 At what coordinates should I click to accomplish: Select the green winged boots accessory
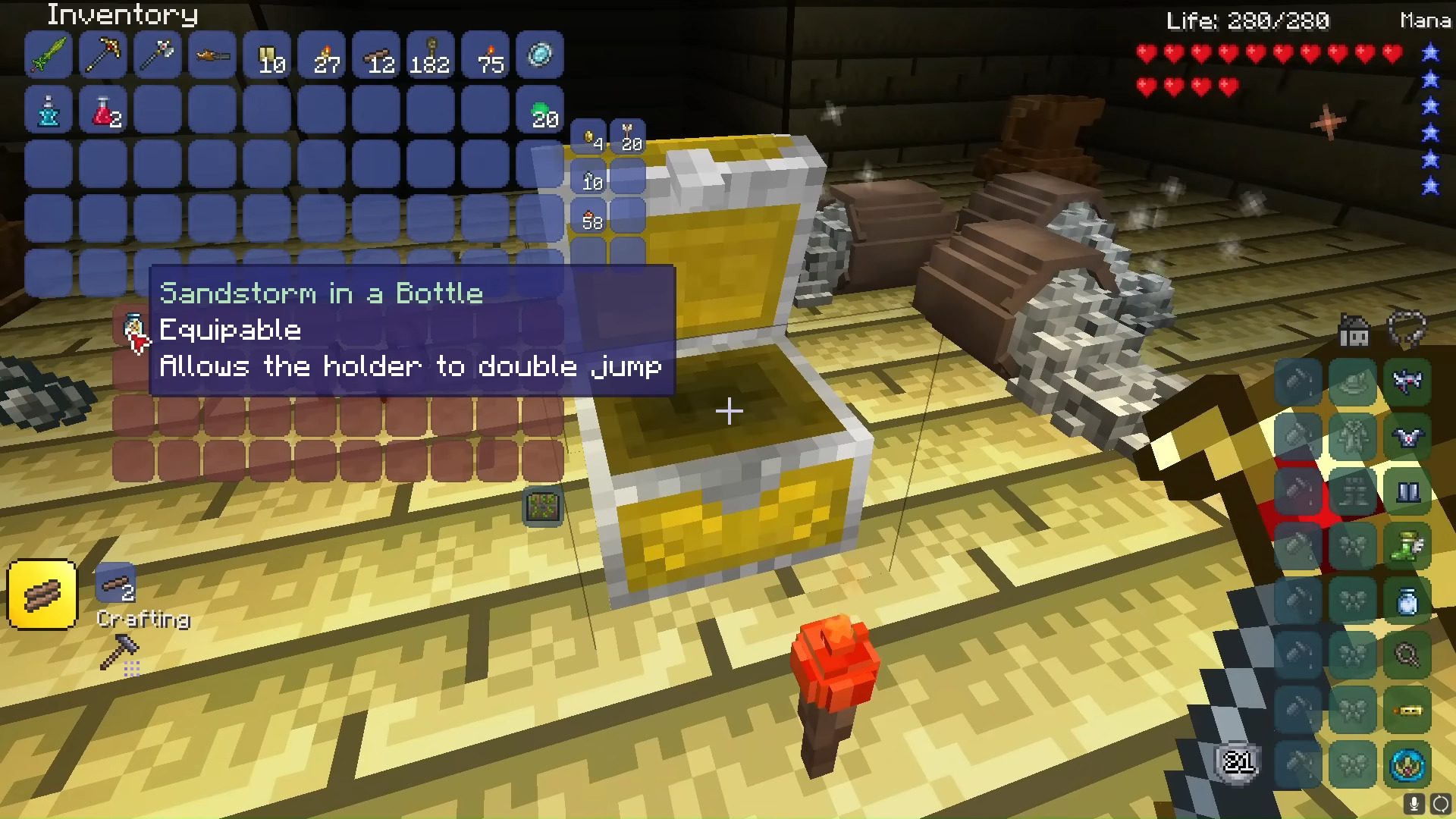[x=1407, y=546]
